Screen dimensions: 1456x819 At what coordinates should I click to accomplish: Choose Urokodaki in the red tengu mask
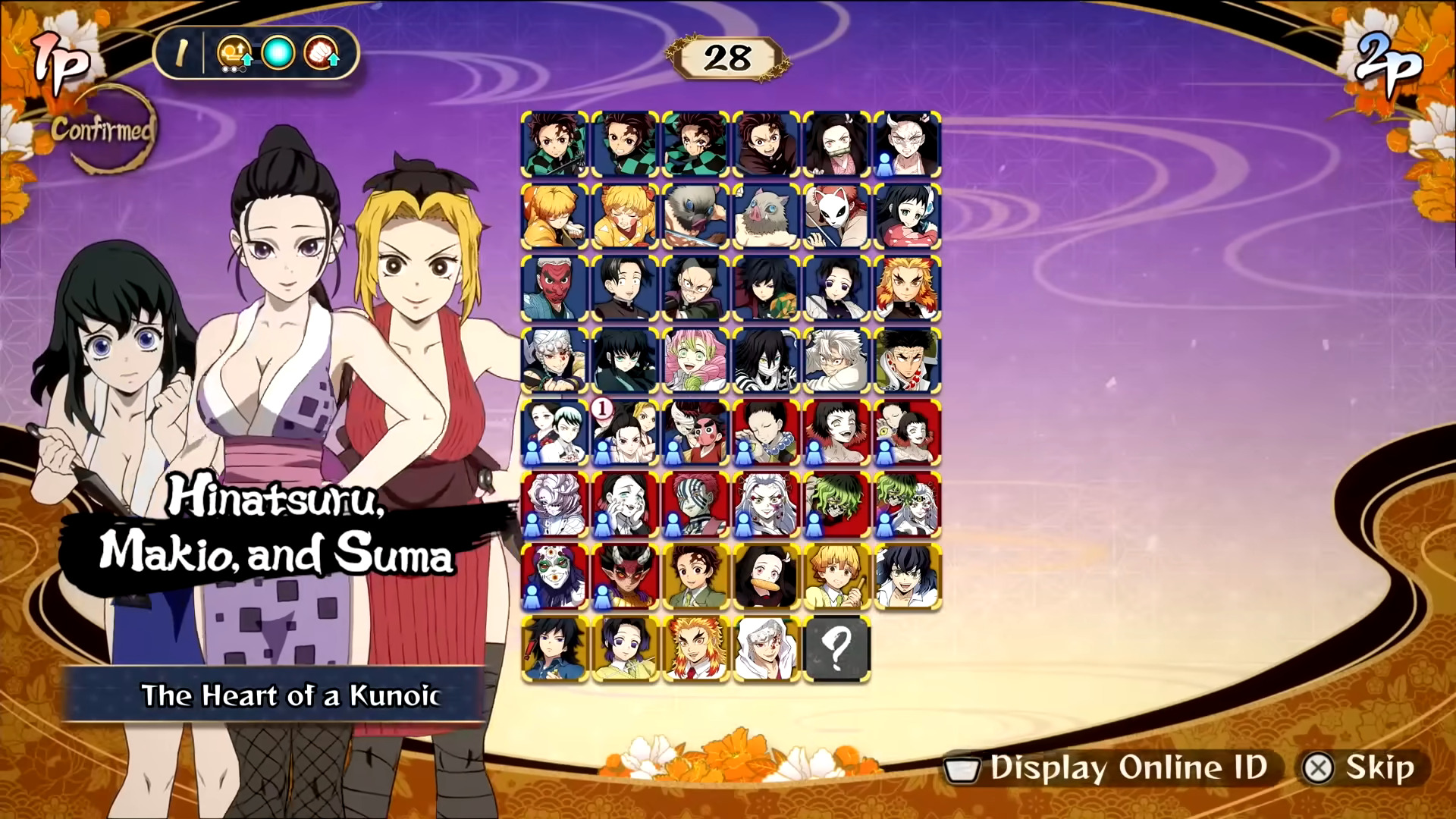click(554, 288)
